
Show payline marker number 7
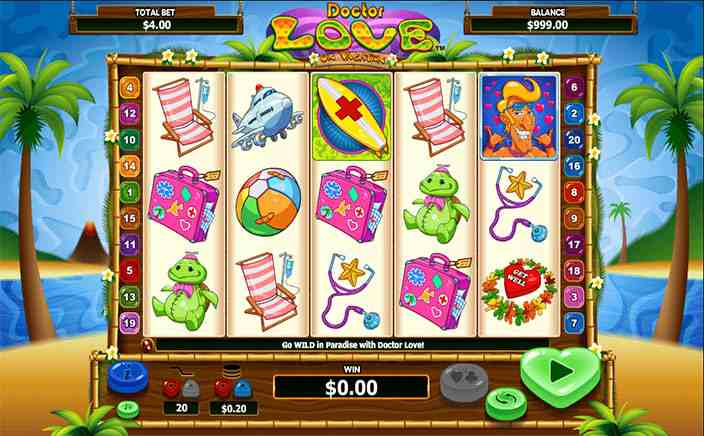point(574,322)
